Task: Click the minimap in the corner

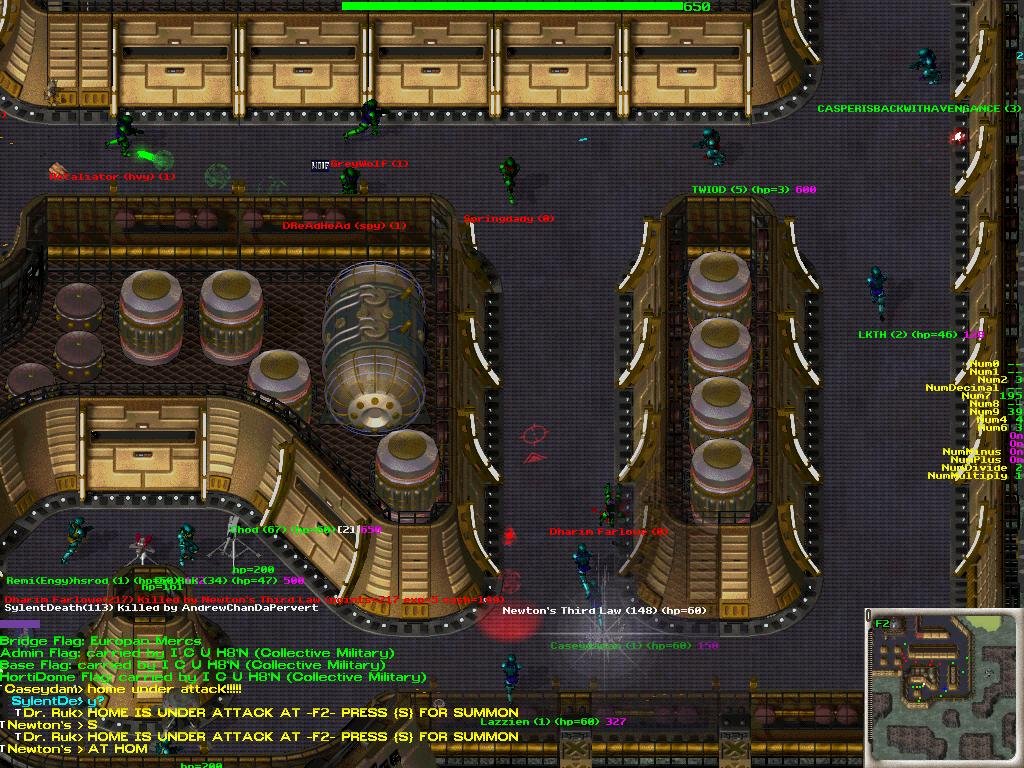Action: (x=943, y=687)
